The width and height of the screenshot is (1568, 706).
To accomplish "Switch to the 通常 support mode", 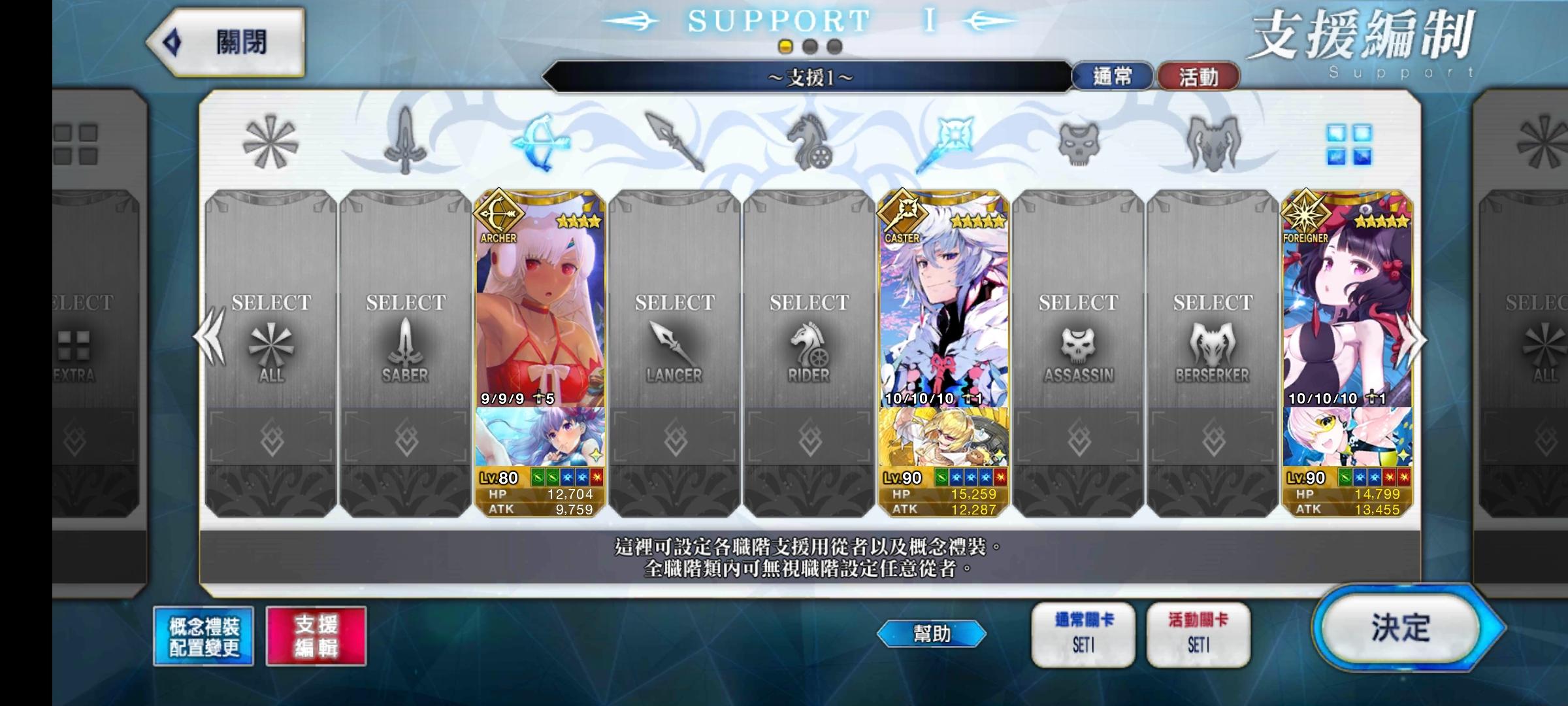I will pos(1115,76).
